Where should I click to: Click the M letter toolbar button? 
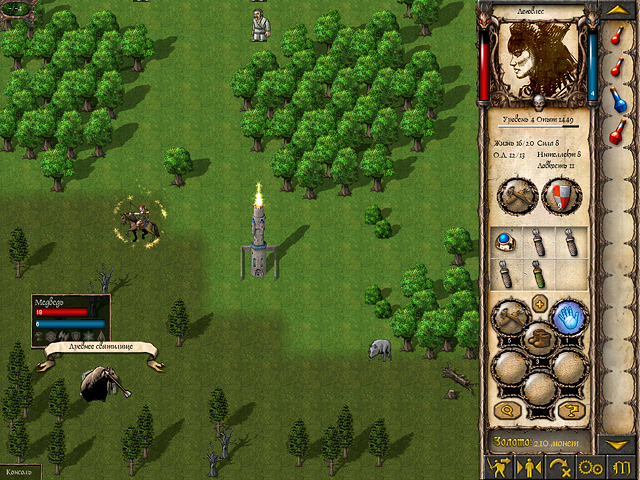pyautogui.click(x=620, y=467)
